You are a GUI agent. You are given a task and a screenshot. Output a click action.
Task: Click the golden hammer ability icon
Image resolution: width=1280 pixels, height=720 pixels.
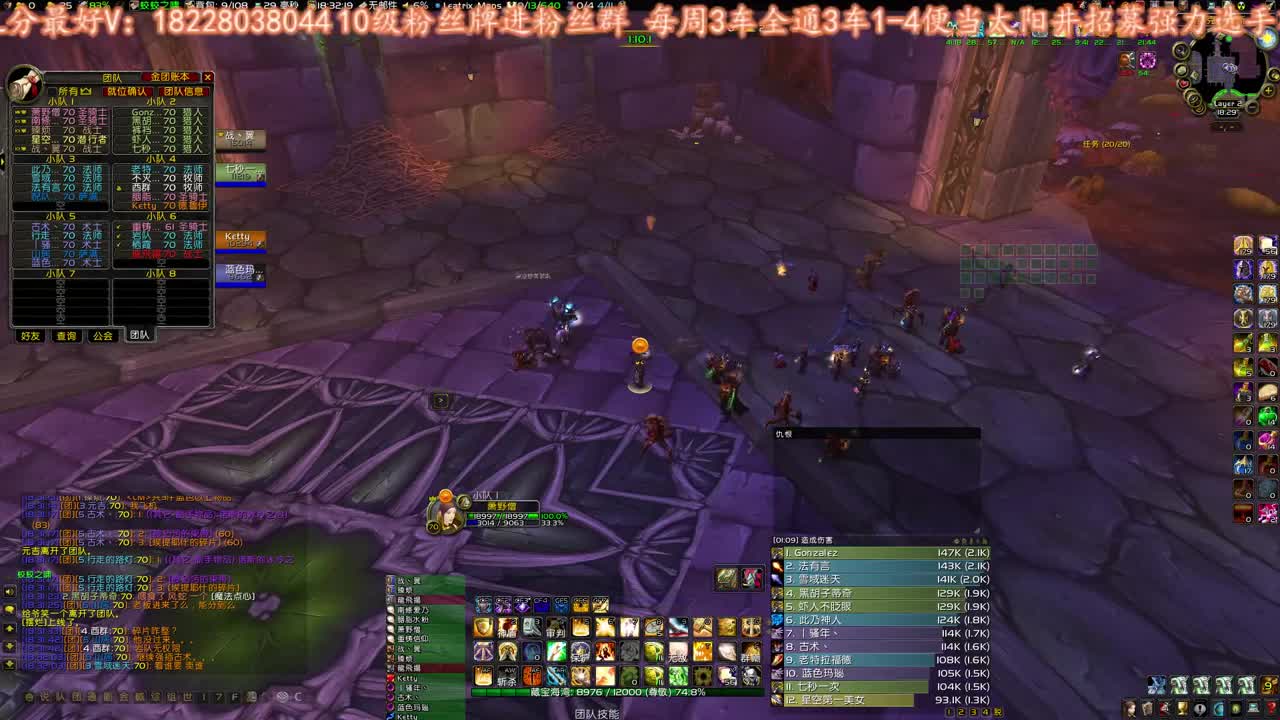[703, 626]
